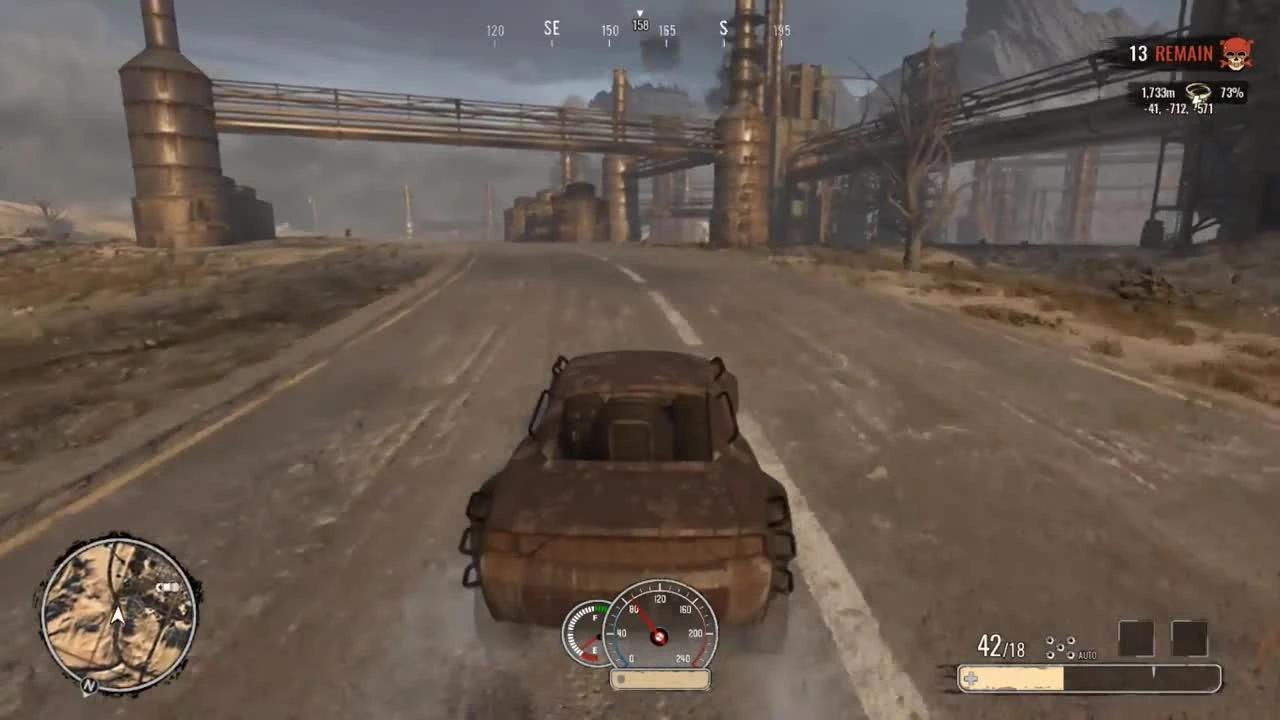Toggle the AUTO fire mode
1280x720 pixels.
[x=1087, y=655]
